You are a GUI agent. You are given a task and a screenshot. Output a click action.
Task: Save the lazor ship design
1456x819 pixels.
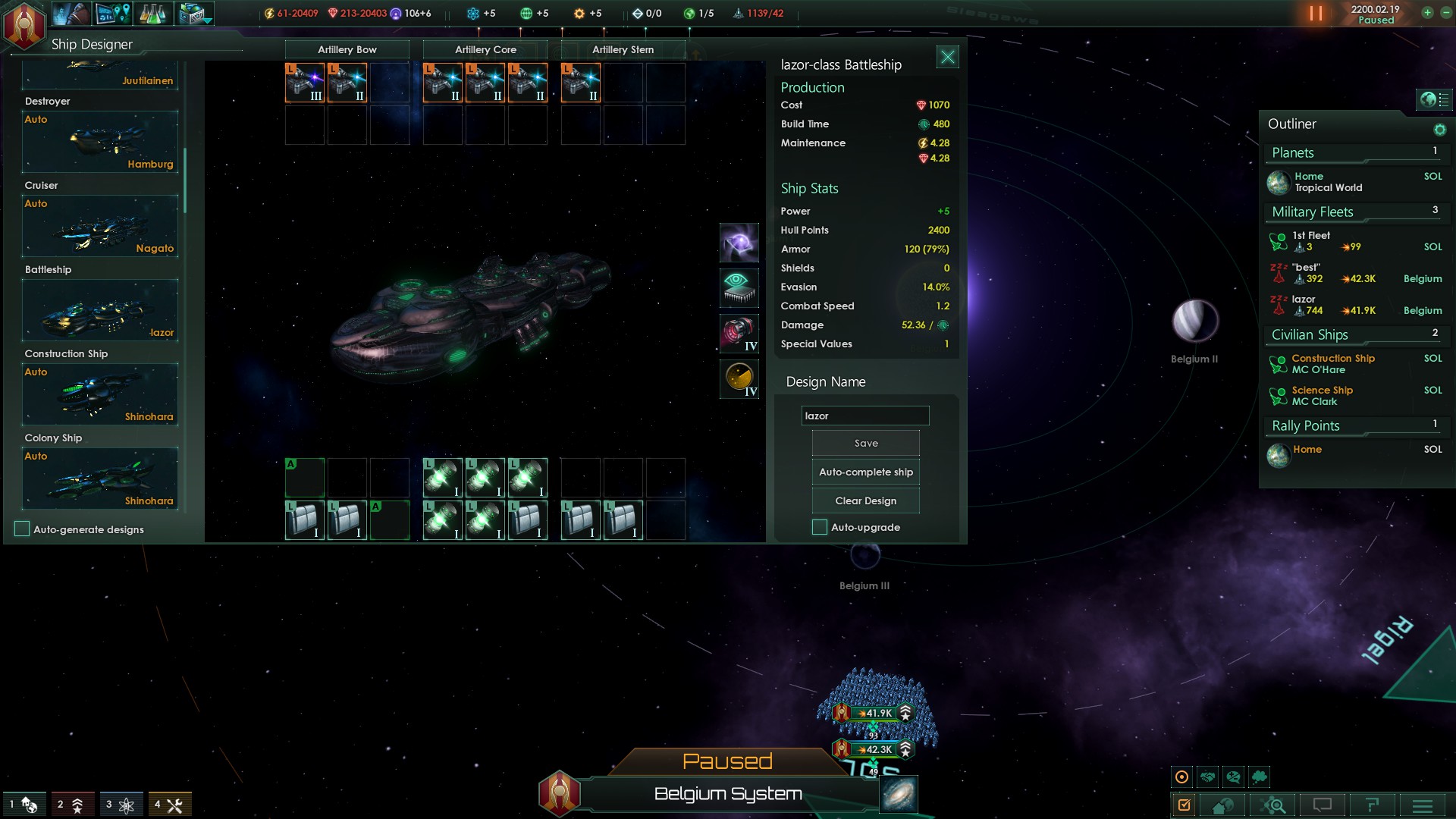pos(865,443)
